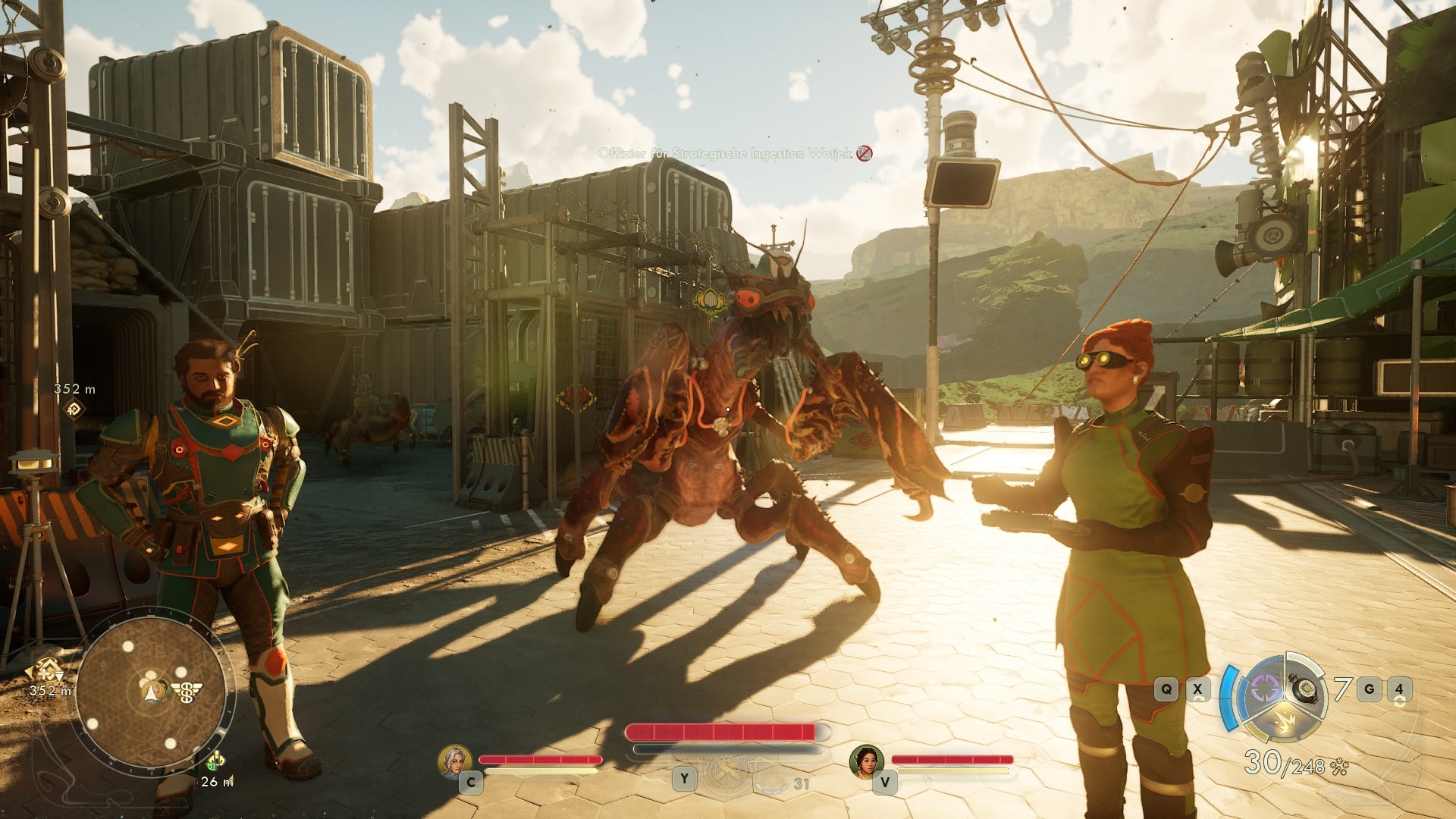Choose the yellow burst ability segment
Viewport: 1456px width, 819px height.
[x=1285, y=723]
